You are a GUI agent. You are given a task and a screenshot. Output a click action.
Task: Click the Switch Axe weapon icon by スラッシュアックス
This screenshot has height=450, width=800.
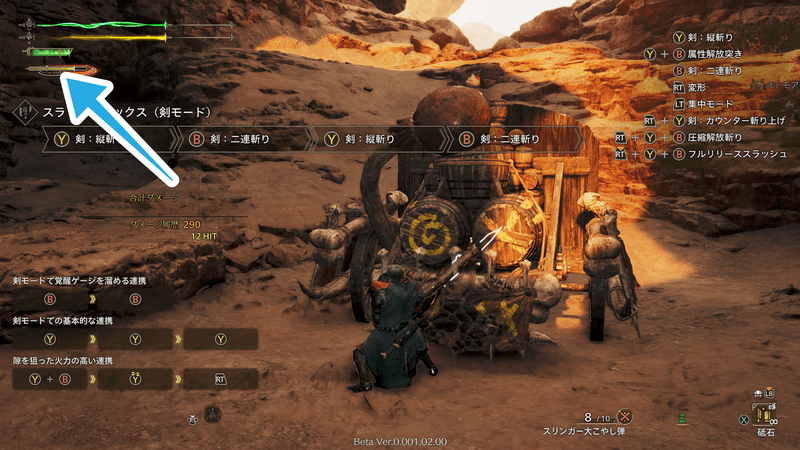(25, 113)
